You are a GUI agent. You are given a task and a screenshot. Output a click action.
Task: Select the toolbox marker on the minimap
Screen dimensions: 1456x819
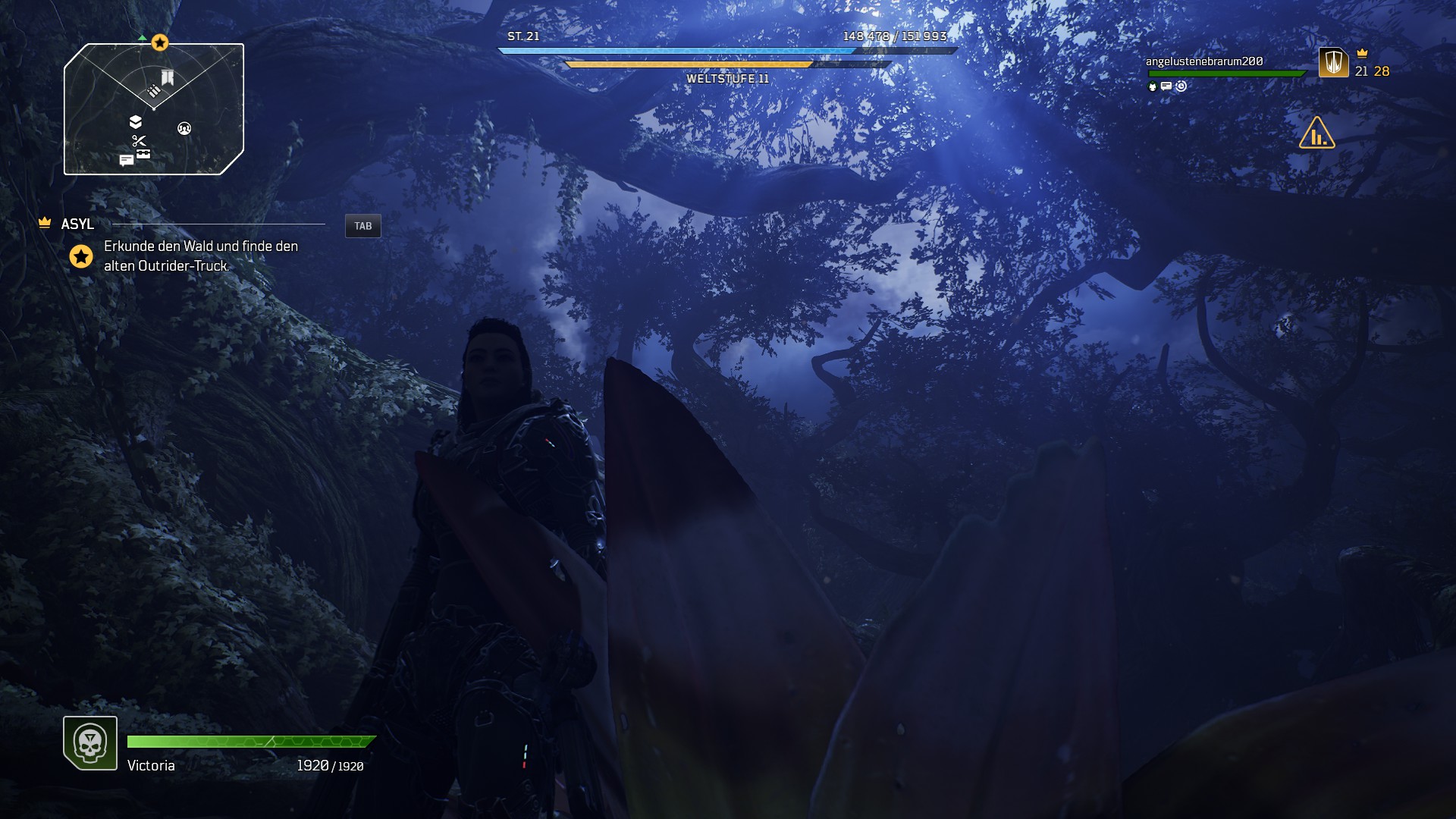coord(143,153)
